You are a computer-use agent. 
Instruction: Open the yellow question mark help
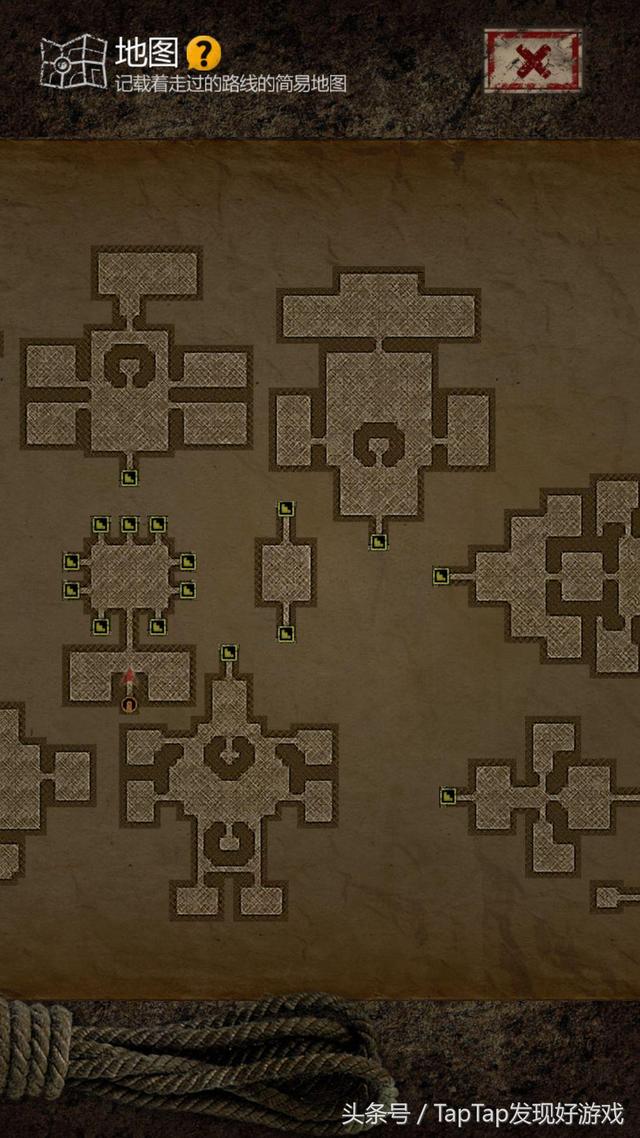click(x=204, y=52)
